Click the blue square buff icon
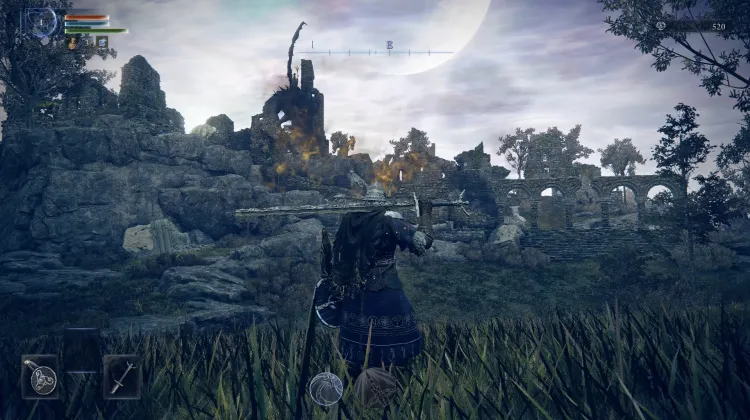The image size is (750, 420). coord(101,43)
